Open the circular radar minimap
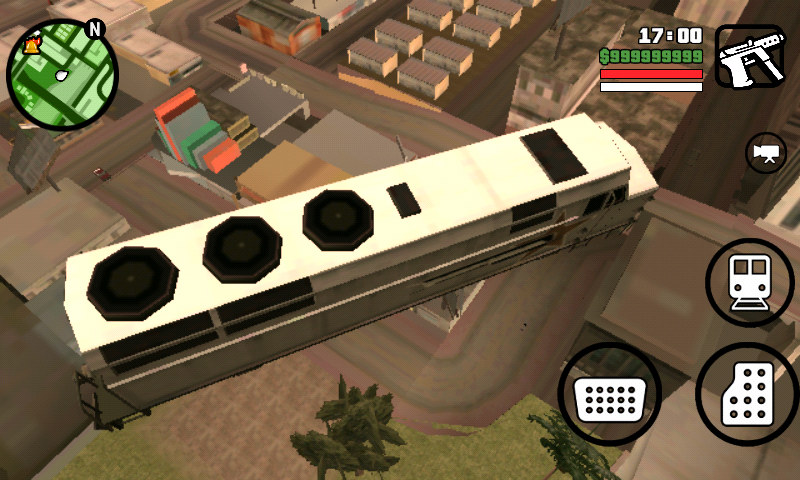Image resolution: width=800 pixels, height=480 pixels. (x=62, y=74)
